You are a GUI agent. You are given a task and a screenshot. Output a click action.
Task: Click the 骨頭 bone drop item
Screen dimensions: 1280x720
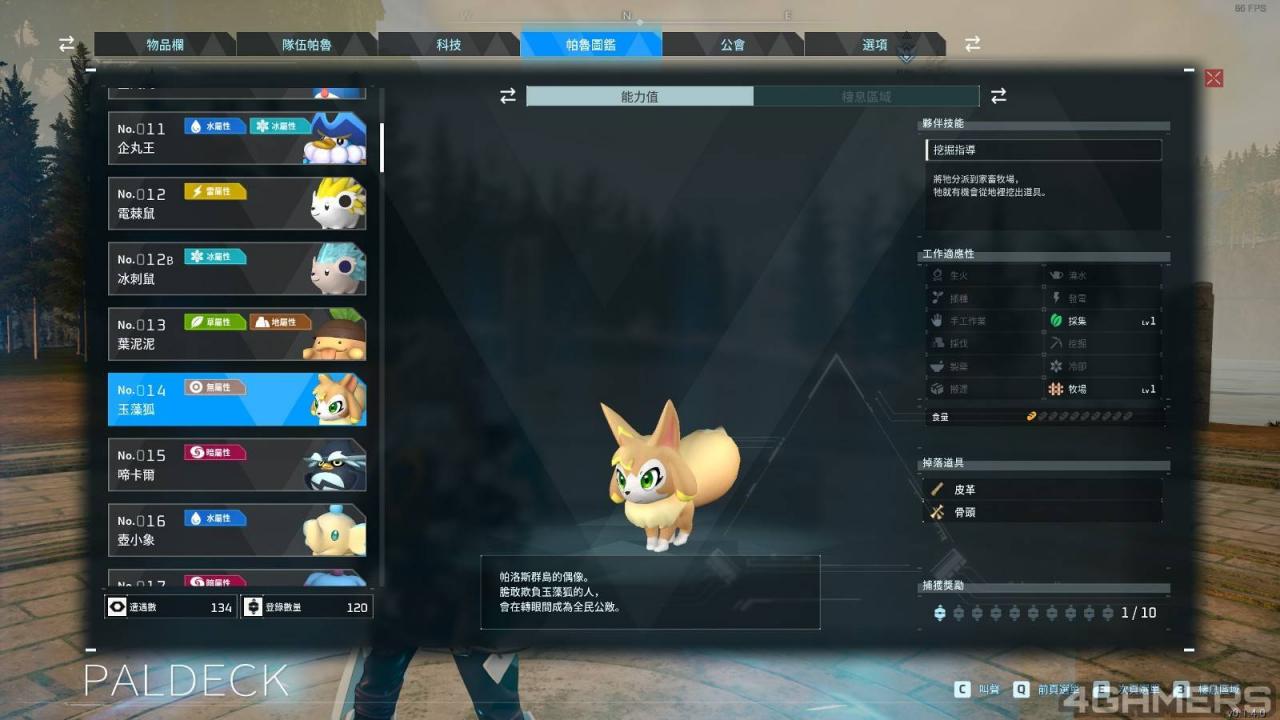coord(1043,512)
